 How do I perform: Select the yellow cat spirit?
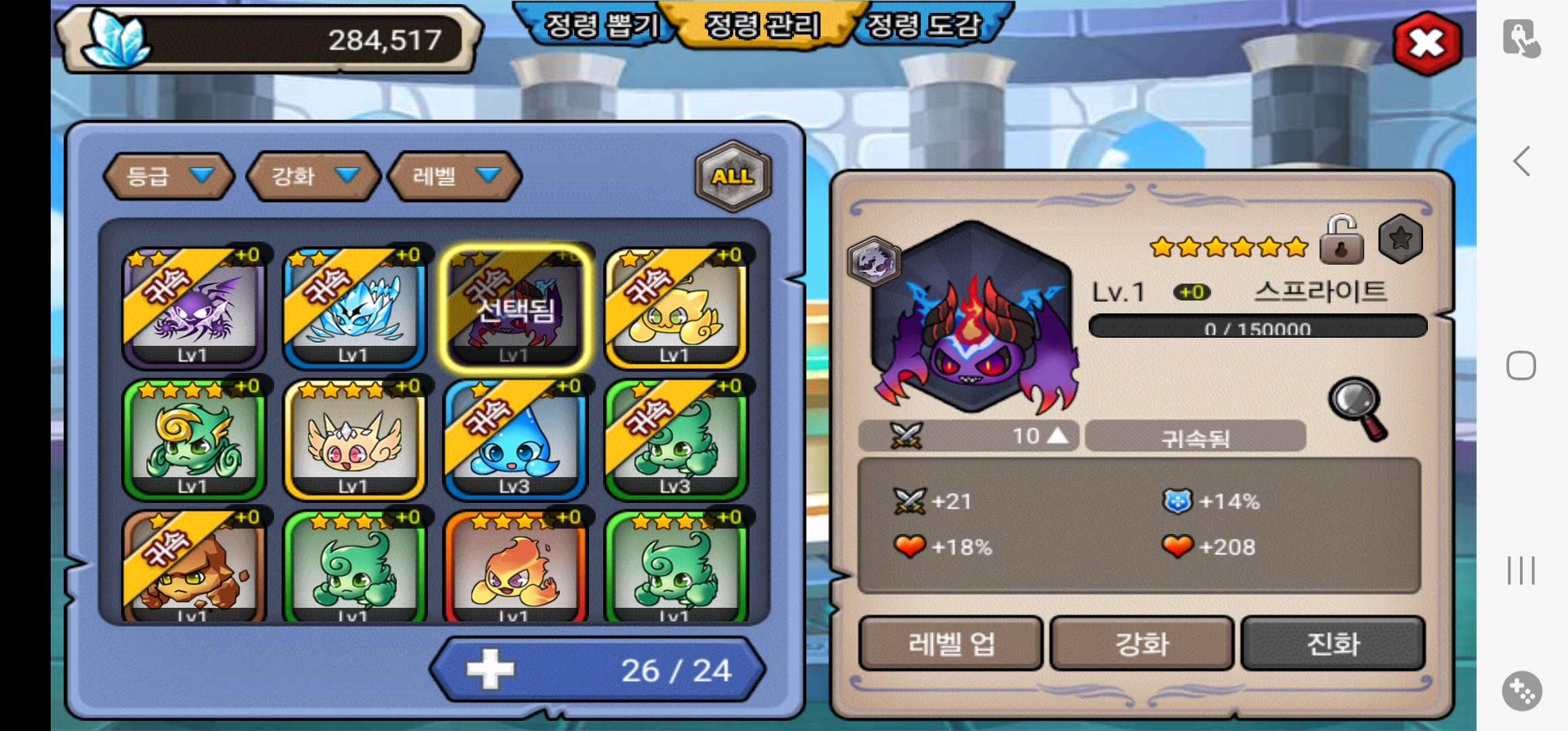[x=675, y=307]
